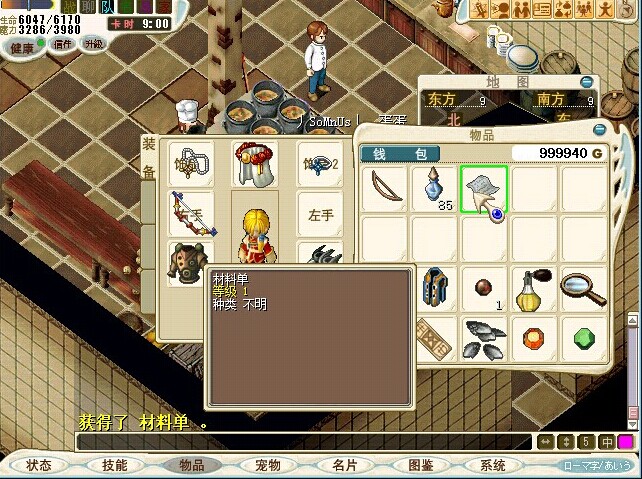Open the 名片 name card menu
Viewport: 642px width, 479px height.
pyautogui.click(x=344, y=465)
